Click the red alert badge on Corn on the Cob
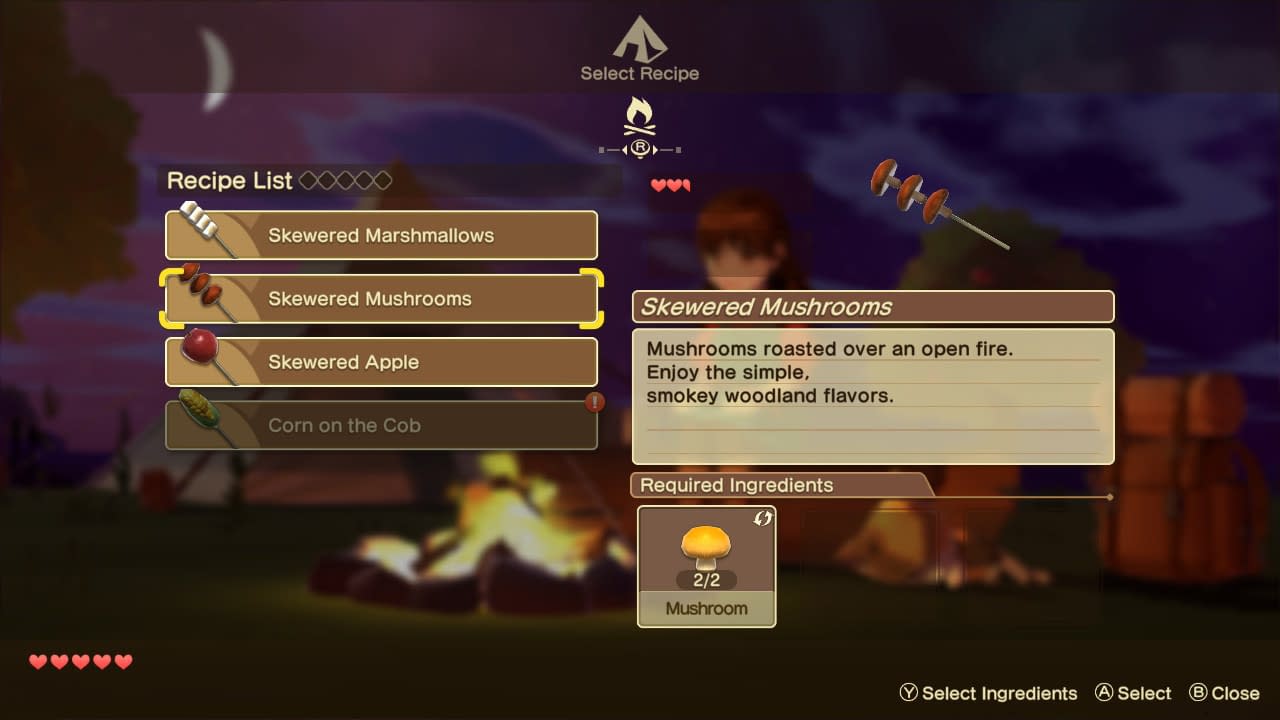 (595, 402)
